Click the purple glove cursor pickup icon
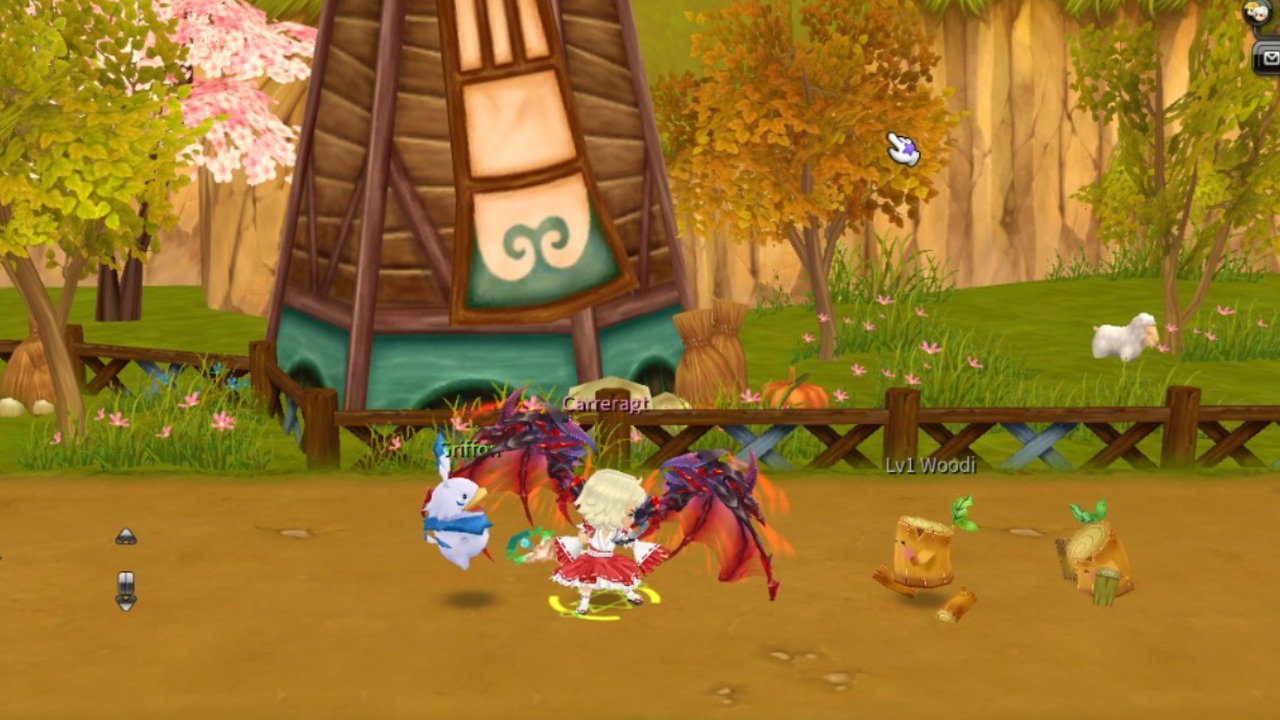This screenshot has height=720, width=1280. tap(902, 150)
